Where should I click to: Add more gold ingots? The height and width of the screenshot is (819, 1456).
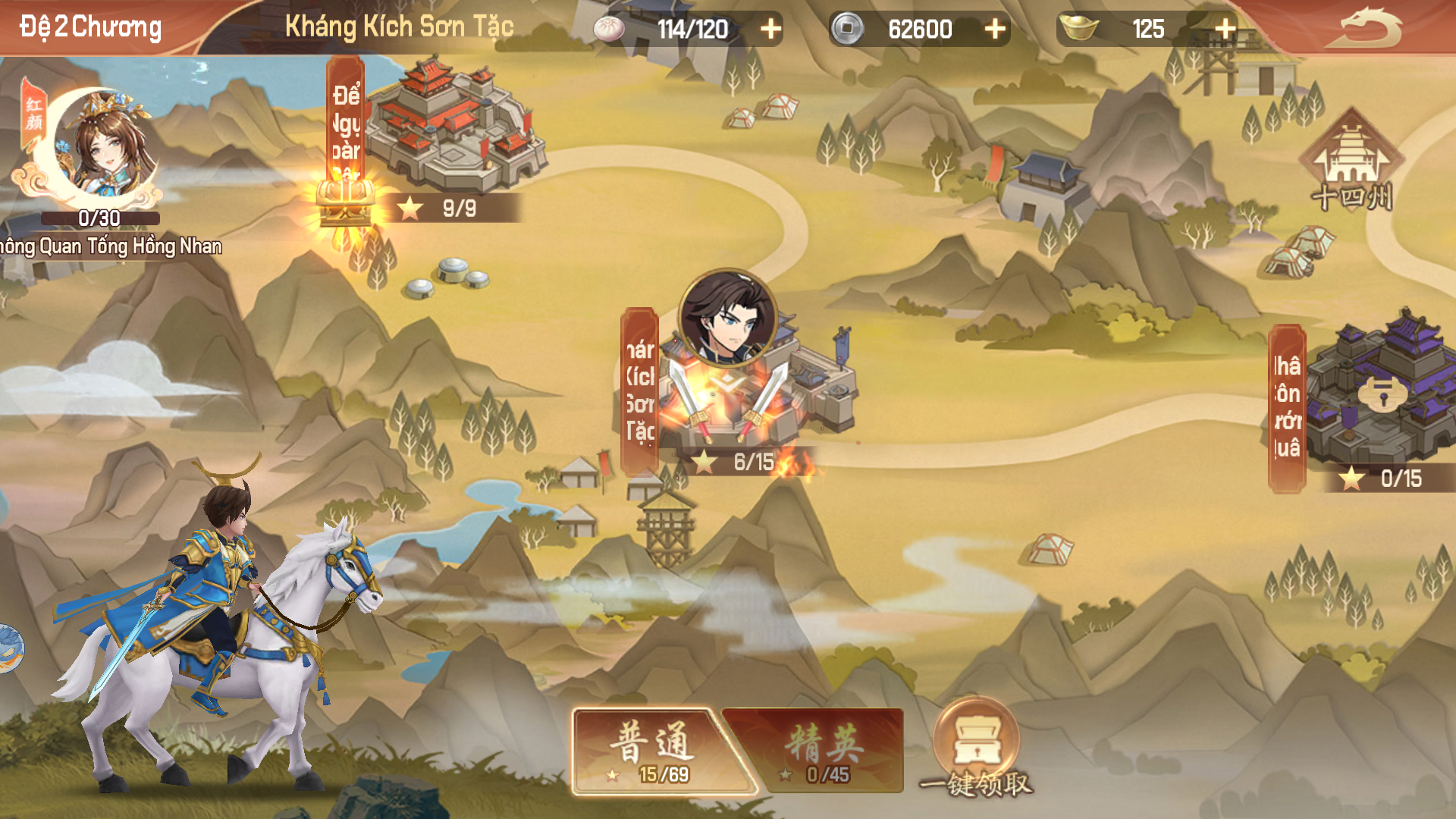pos(1225,29)
